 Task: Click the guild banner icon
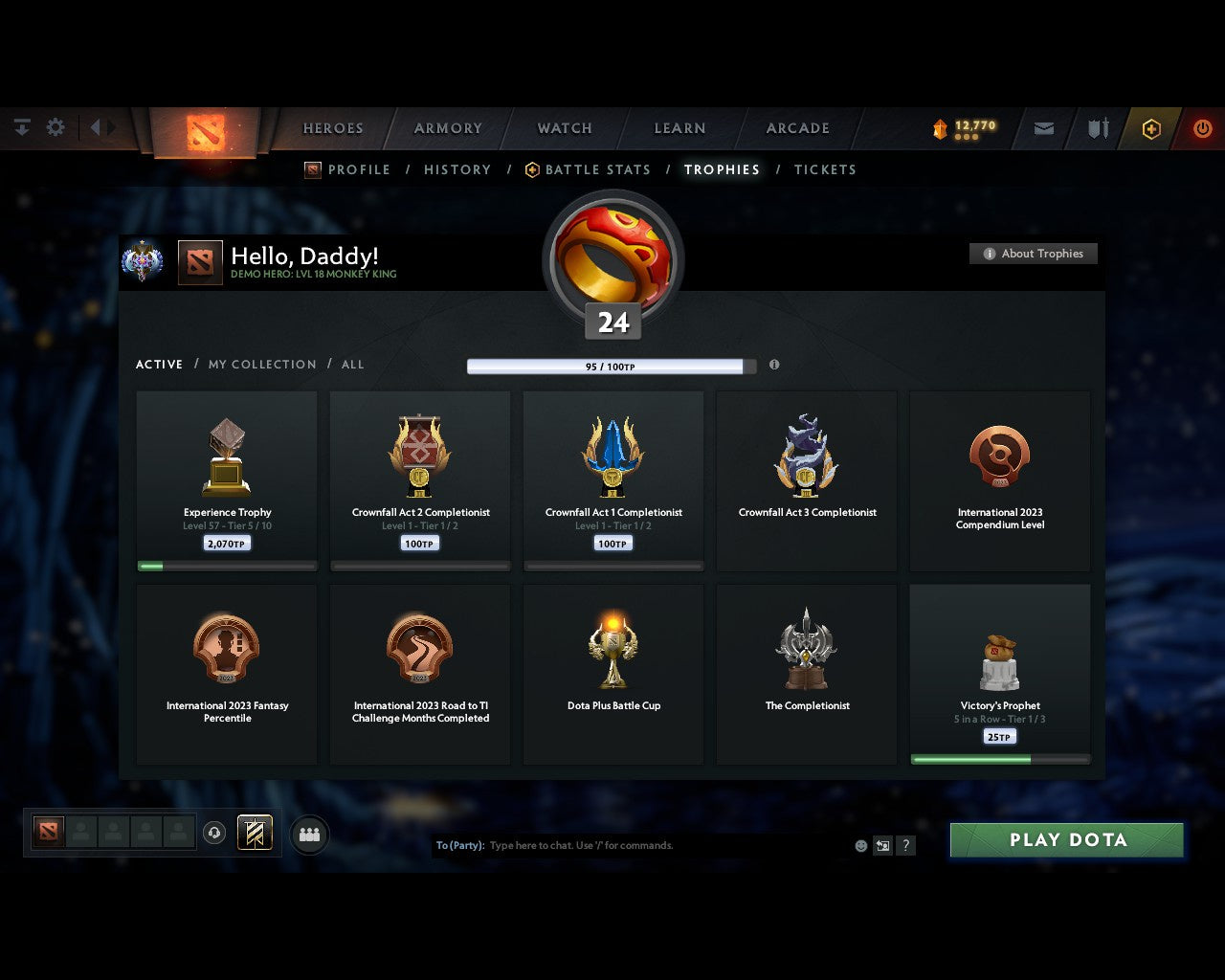point(254,833)
